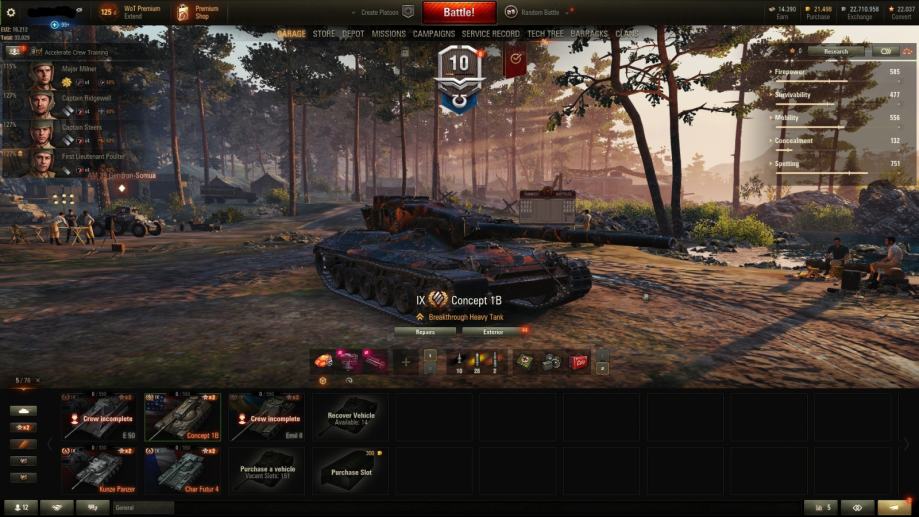This screenshot has width=919, height=517.
Task: Click the Recover Vehicle tile
Action: click(350, 417)
